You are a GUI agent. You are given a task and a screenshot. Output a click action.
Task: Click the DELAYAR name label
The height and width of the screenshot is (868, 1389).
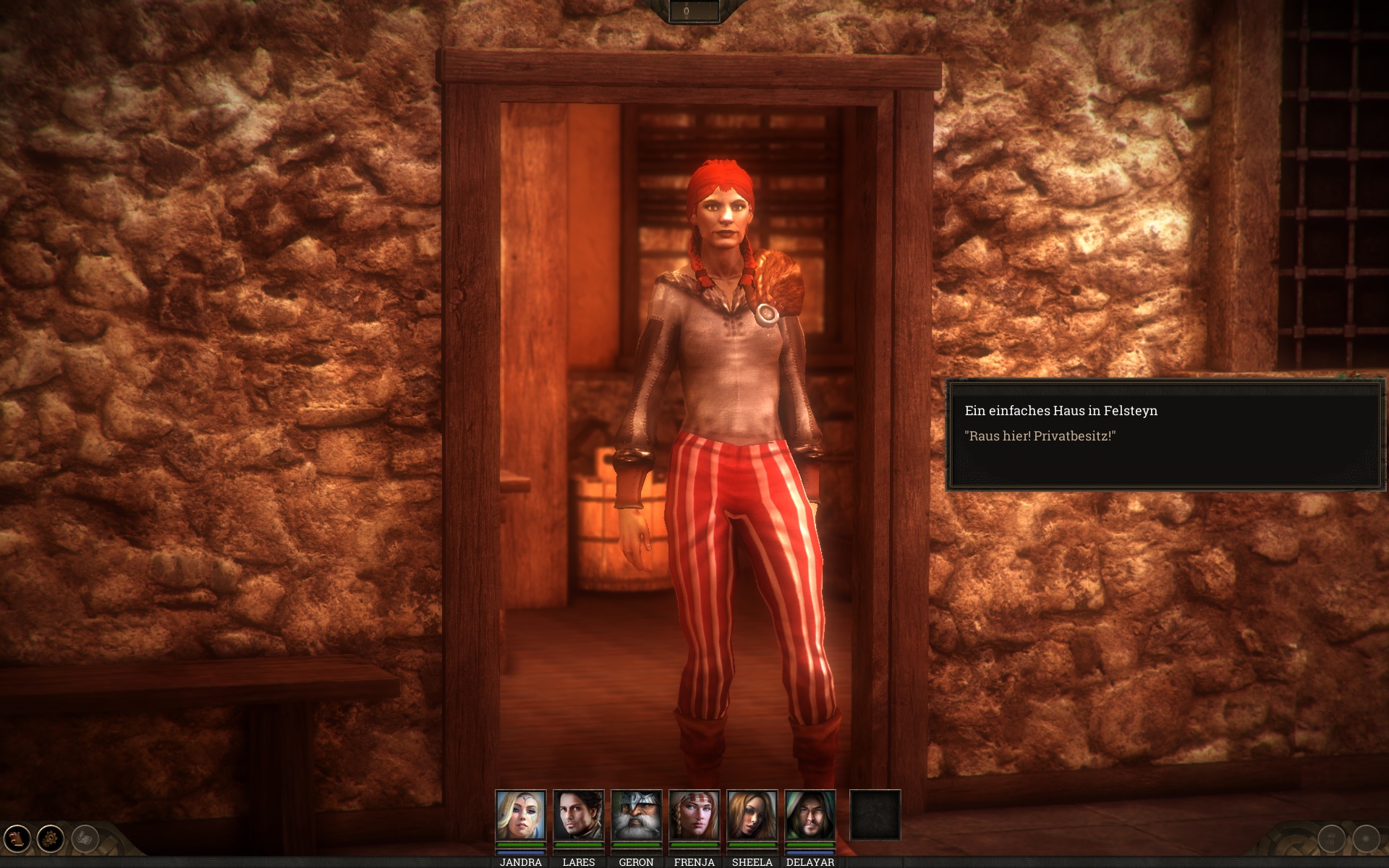[x=812, y=862]
